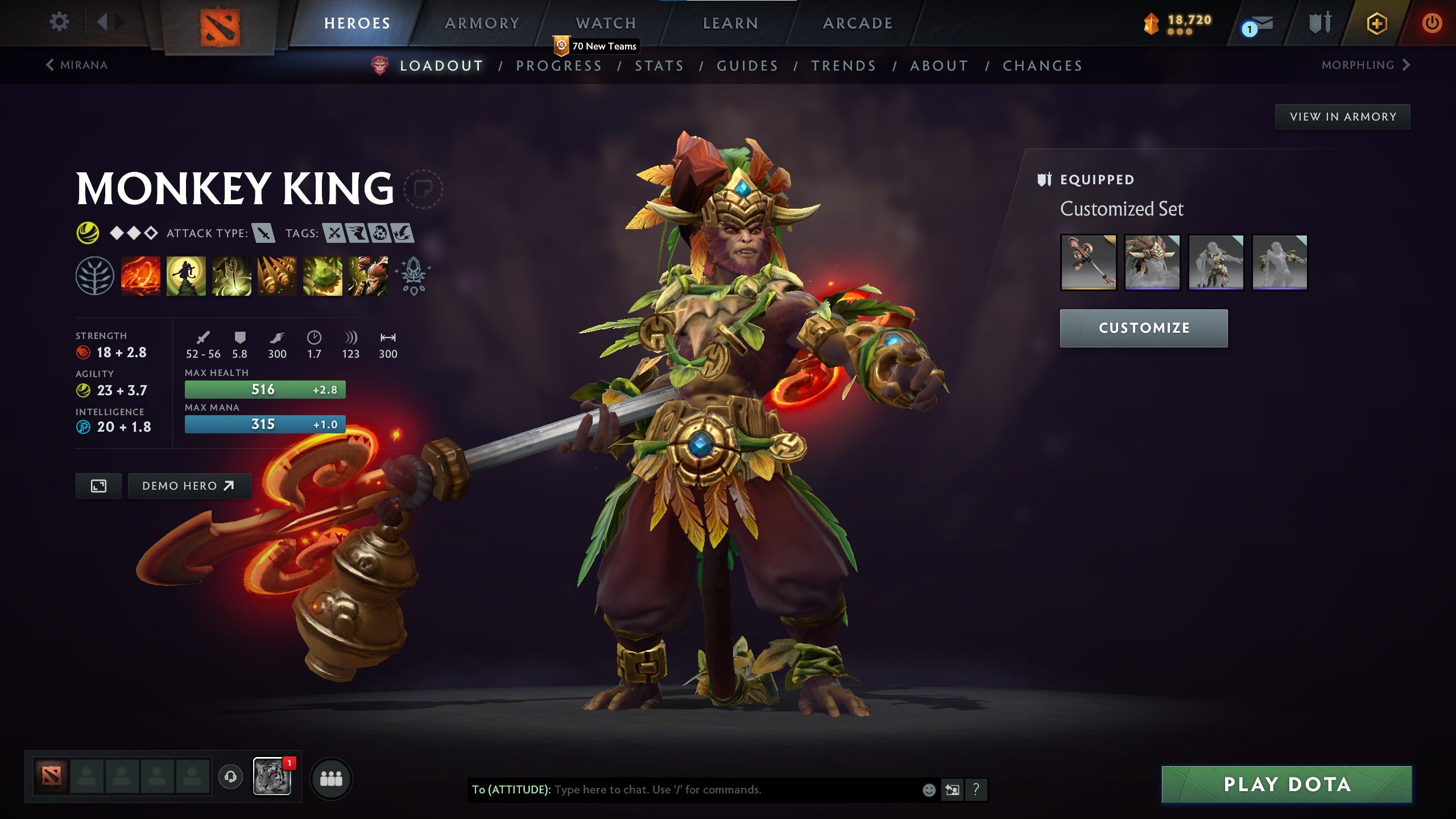This screenshot has width=1456, height=819.
Task: Expand the hero preview with the fullscreen icon
Action: [x=98, y=486]
